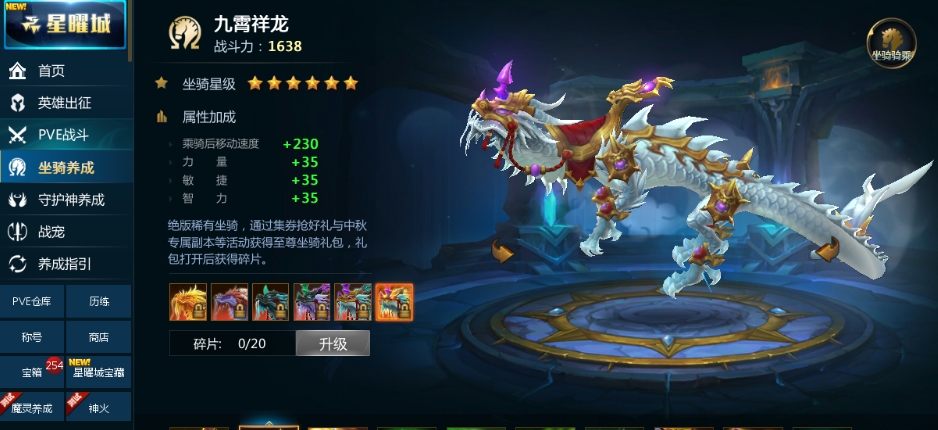Open the 宝箱 chest with 254 badge

coord(32,372)
